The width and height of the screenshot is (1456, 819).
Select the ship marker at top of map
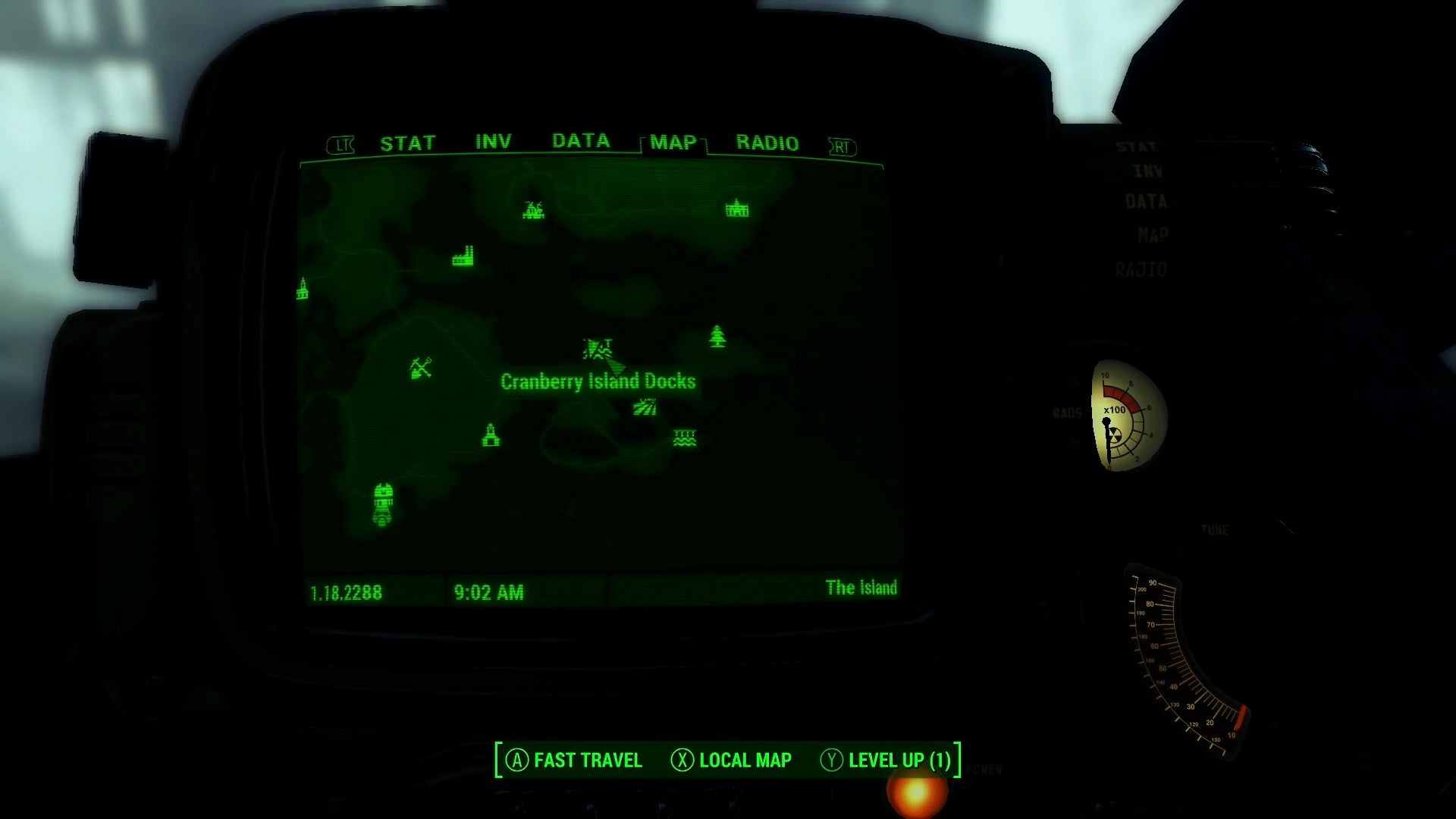533,210
